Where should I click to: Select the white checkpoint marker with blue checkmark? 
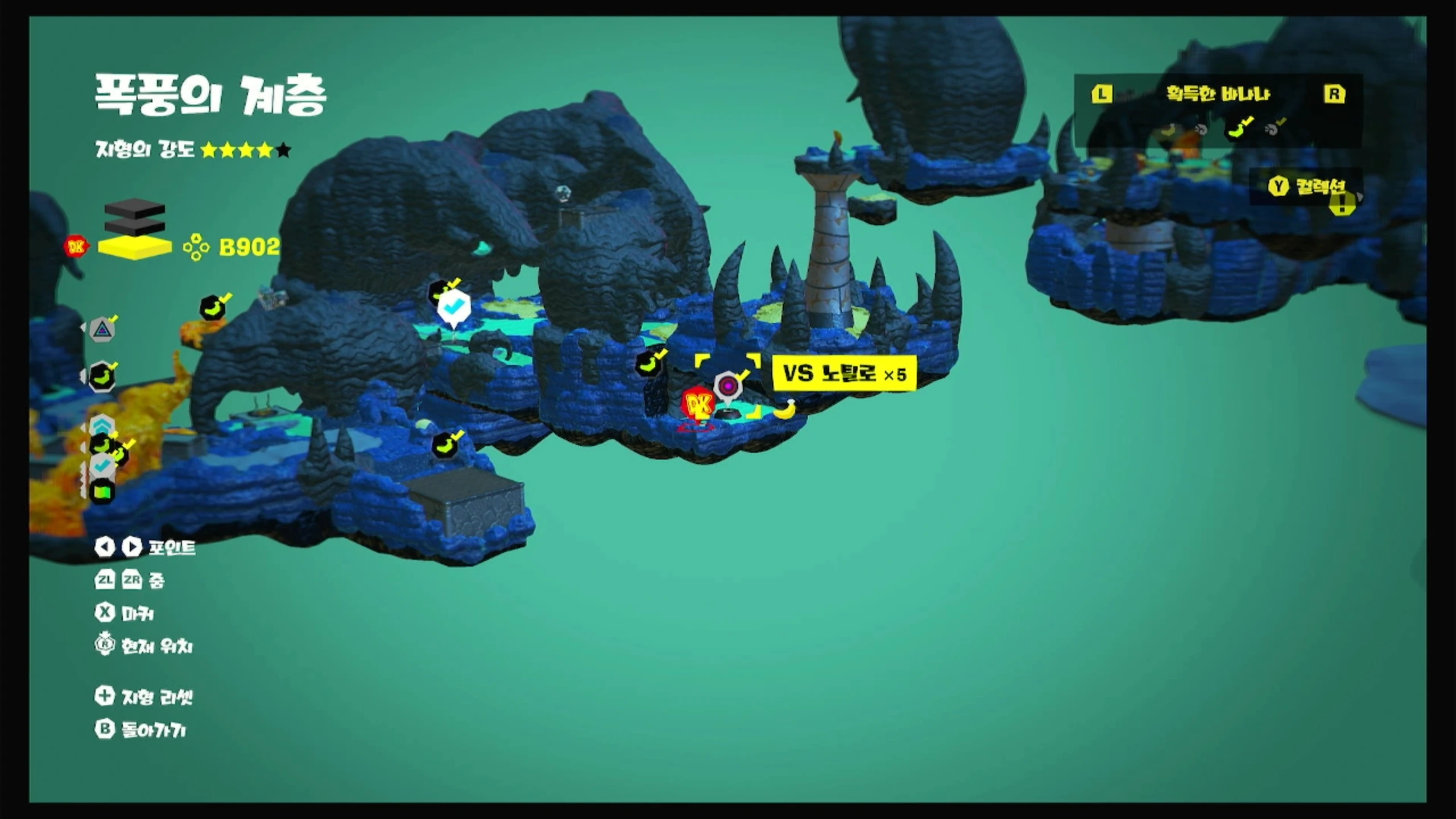pos(453,308)
